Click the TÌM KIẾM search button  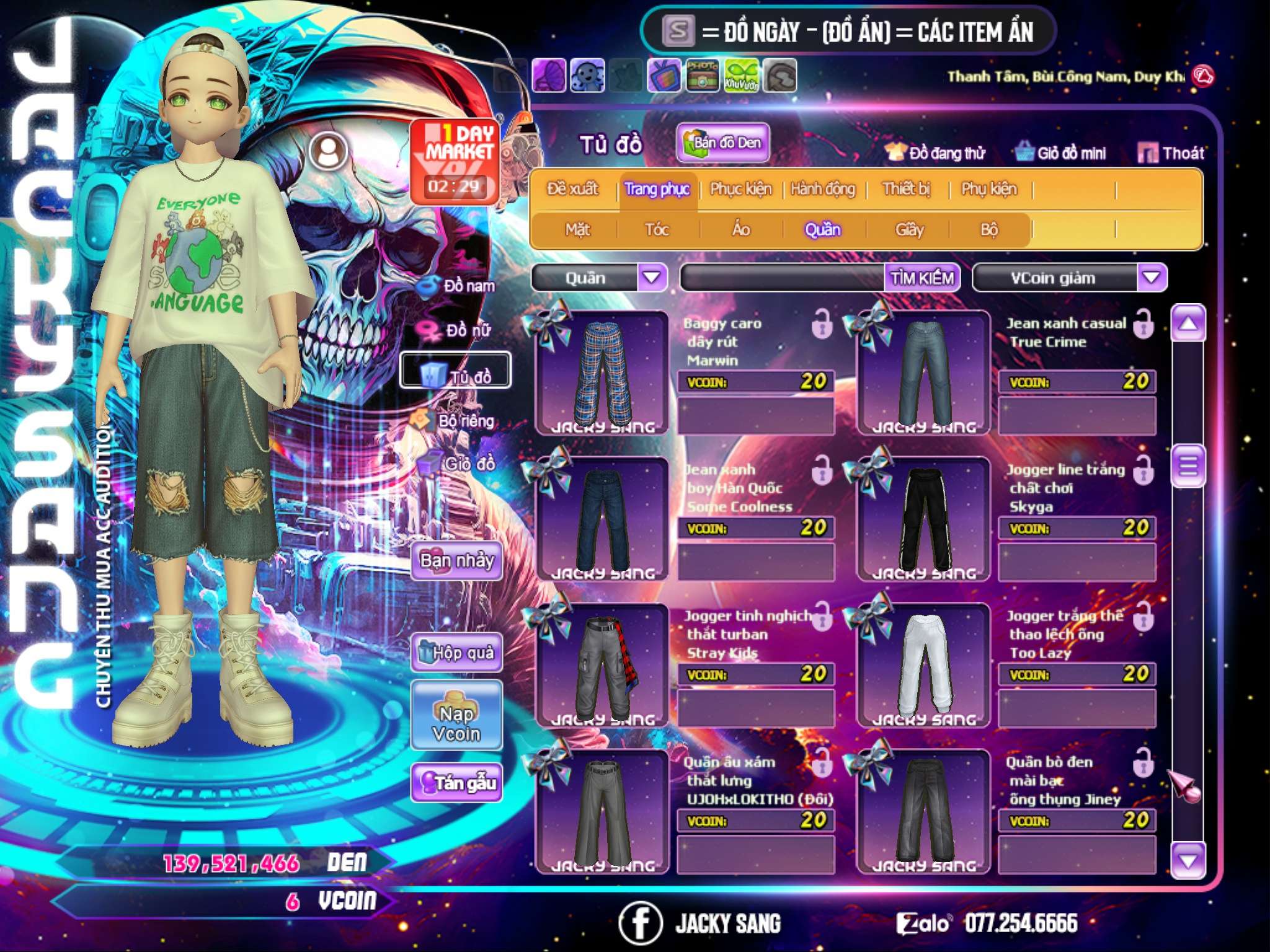(922, 278)
